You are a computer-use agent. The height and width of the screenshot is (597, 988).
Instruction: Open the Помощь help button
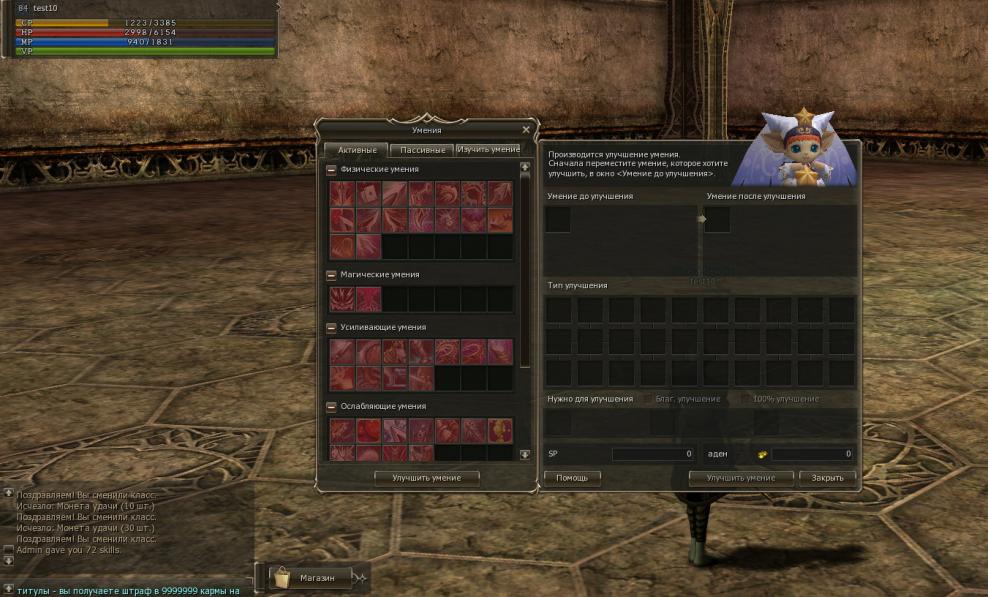tap(572, 478)
